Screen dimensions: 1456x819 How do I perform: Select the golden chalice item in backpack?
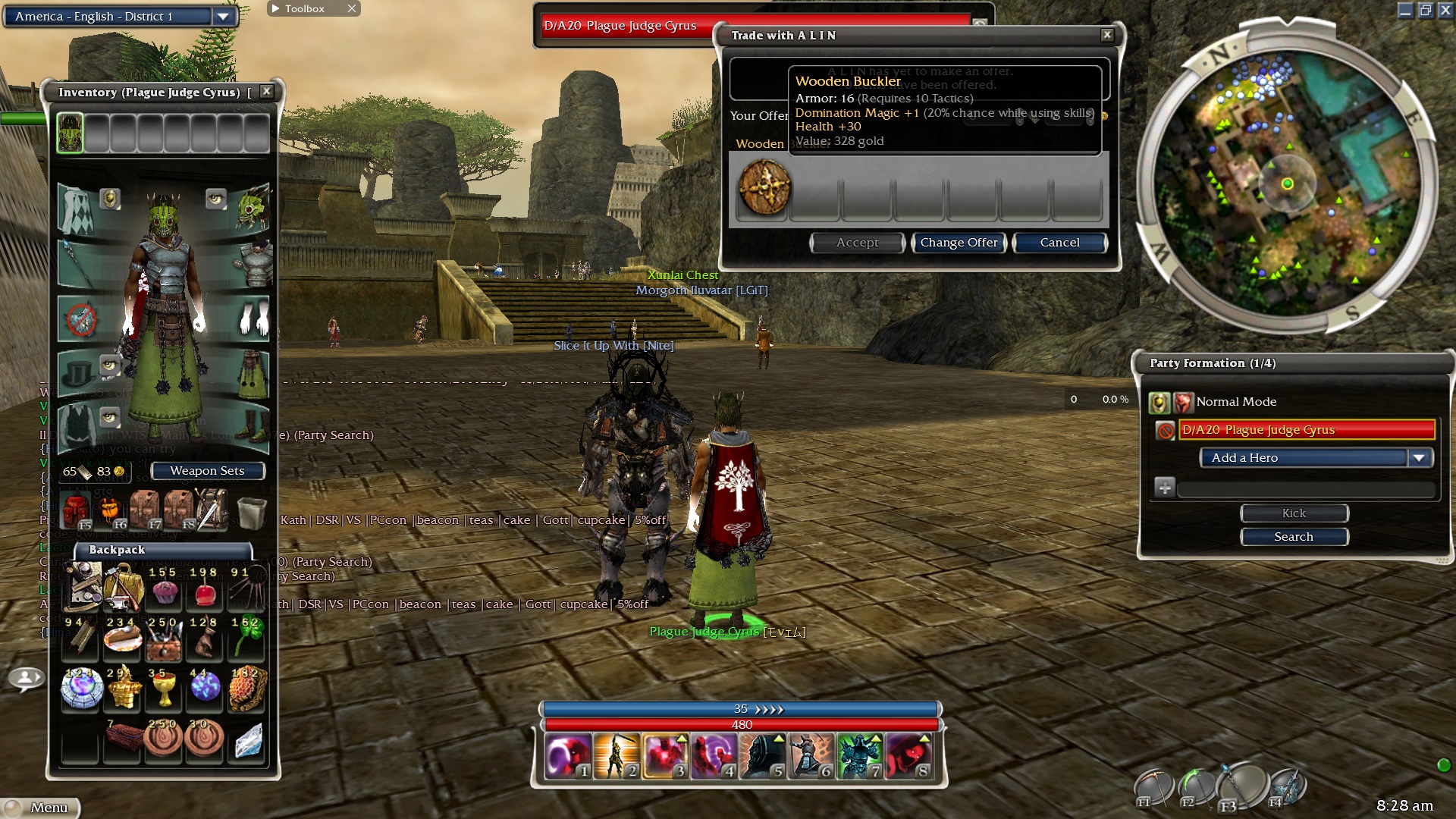tap(164, 689)
